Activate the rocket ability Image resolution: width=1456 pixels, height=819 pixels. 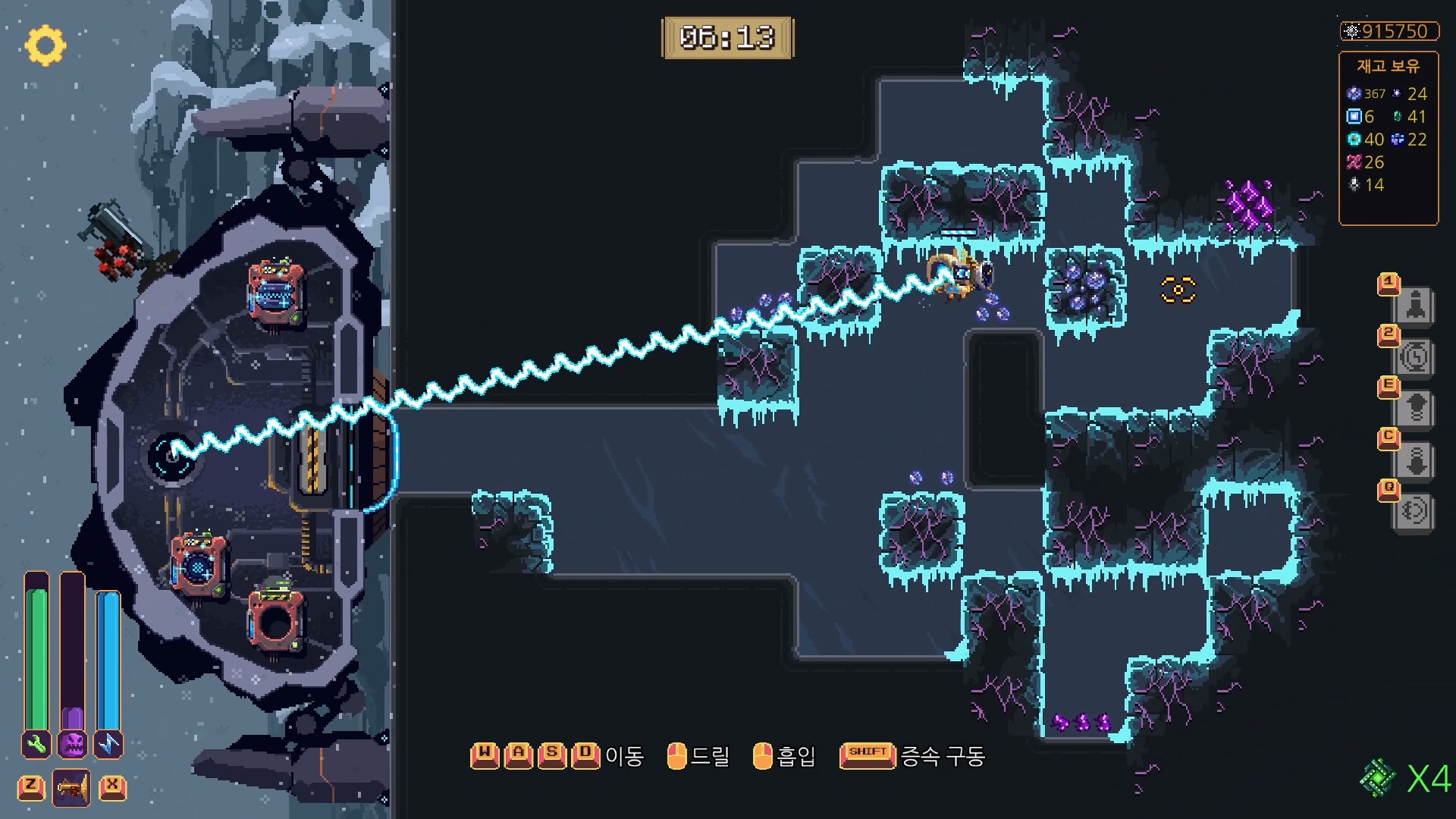(1414, 306)
